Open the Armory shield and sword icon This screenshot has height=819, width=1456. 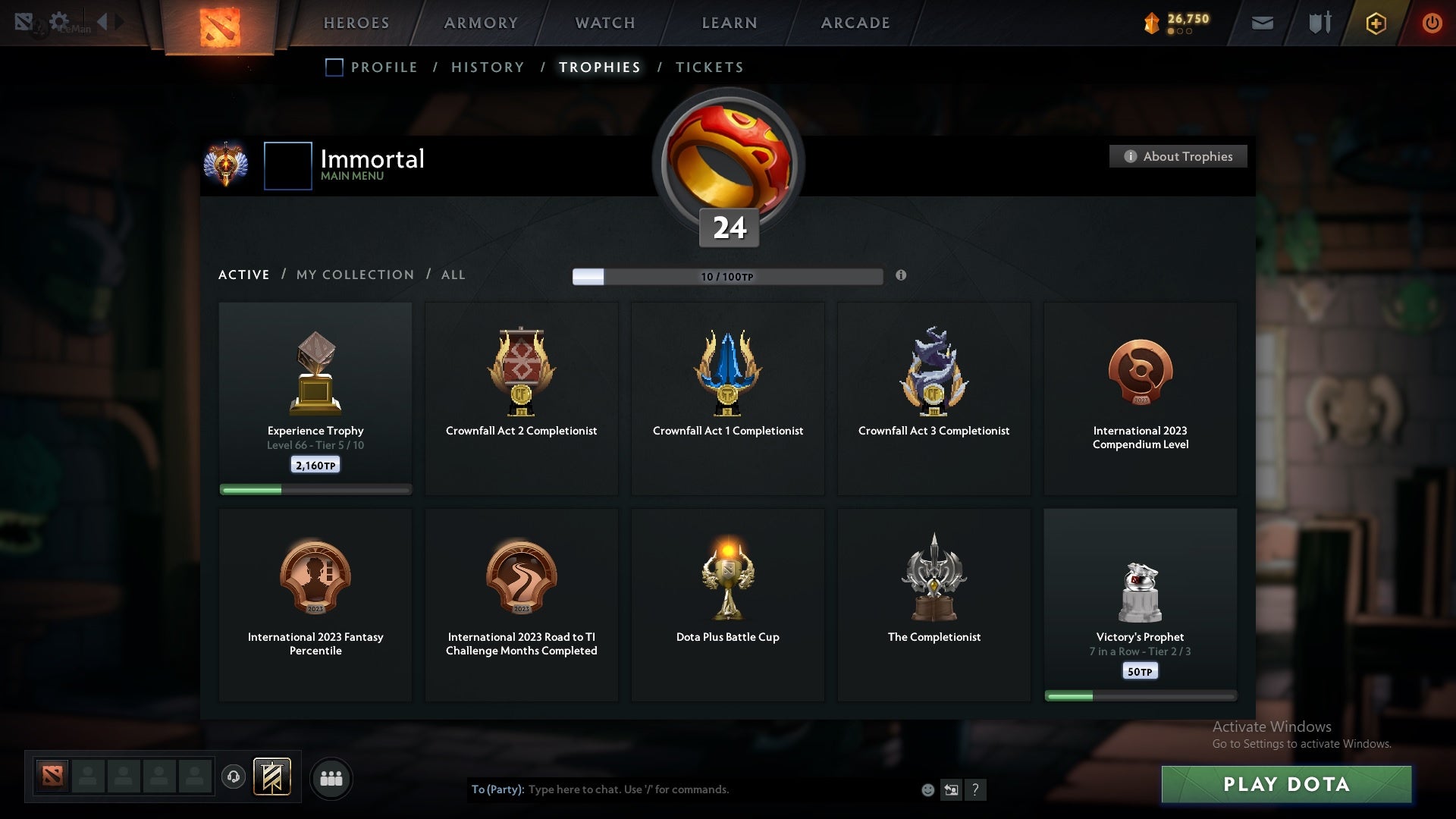coord(1319,23)
